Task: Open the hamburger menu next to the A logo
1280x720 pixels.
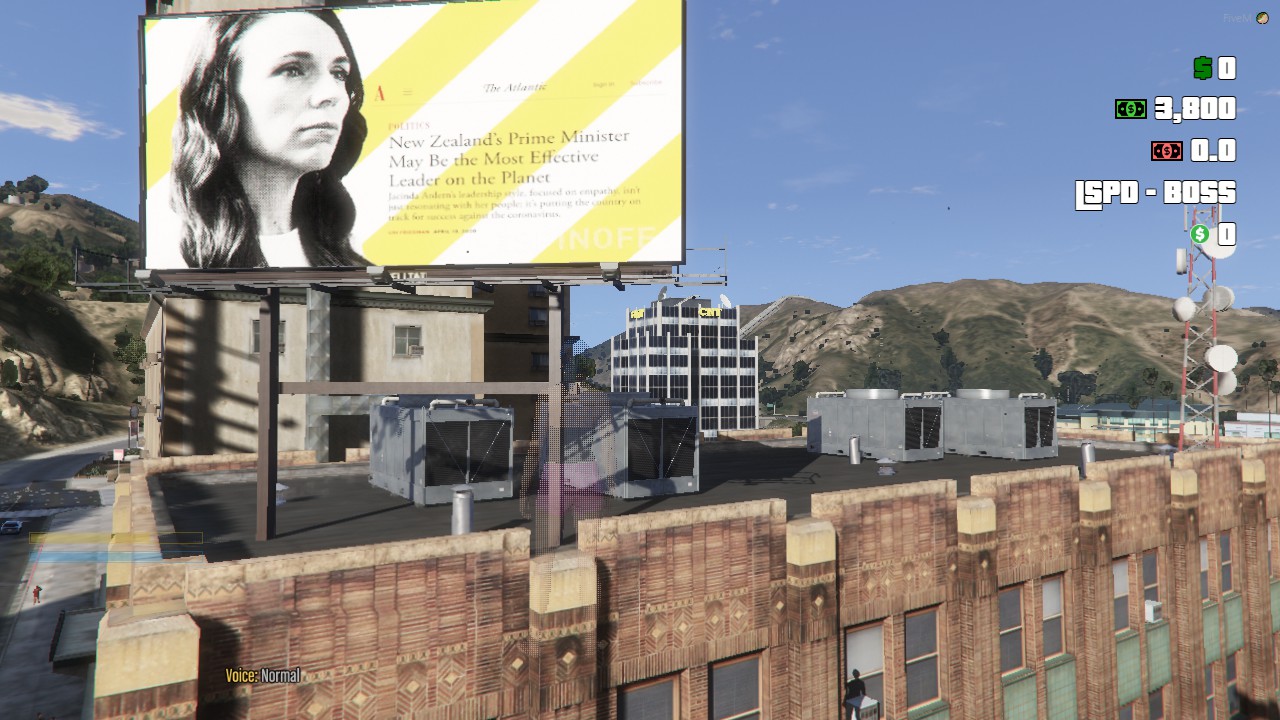Action: (406, 91)
